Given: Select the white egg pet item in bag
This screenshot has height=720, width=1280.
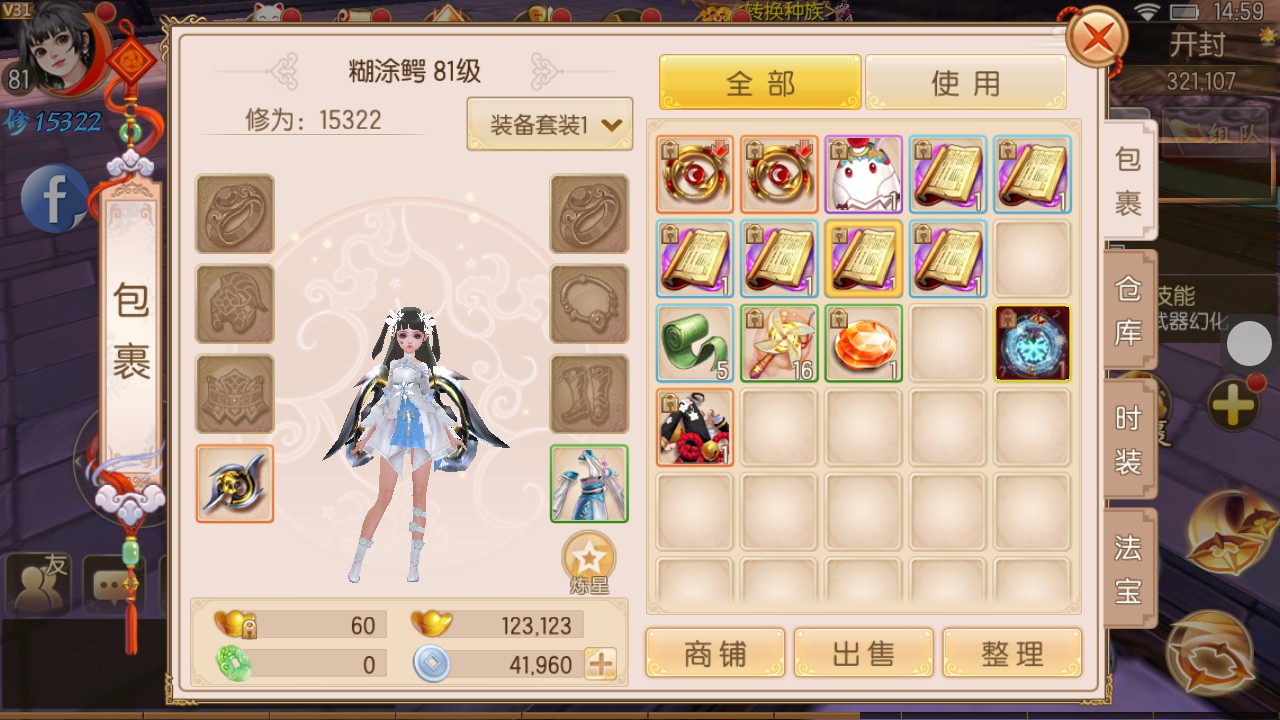Looking at the screenshot, I should tap(863, 174).
